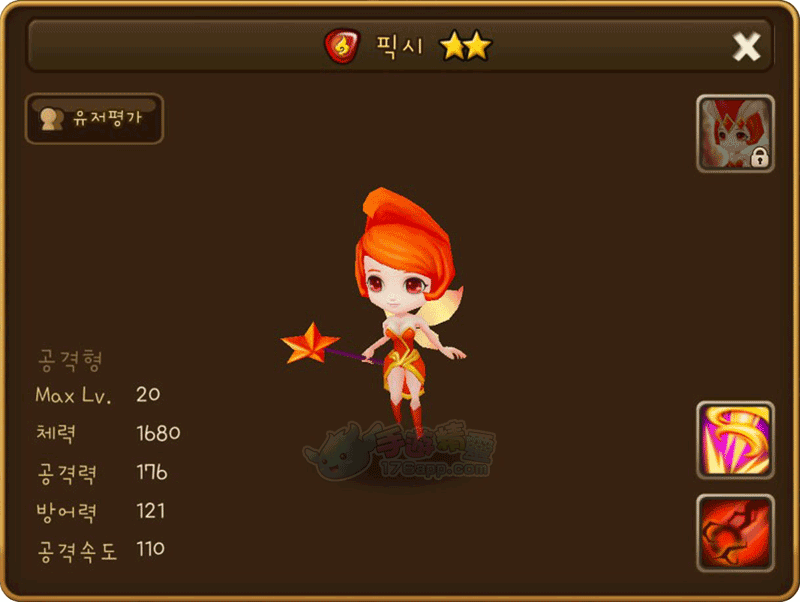Select the red cracked-rock skill icon
This screenshot has width=800, height=602.
click(x=735, y=533)
